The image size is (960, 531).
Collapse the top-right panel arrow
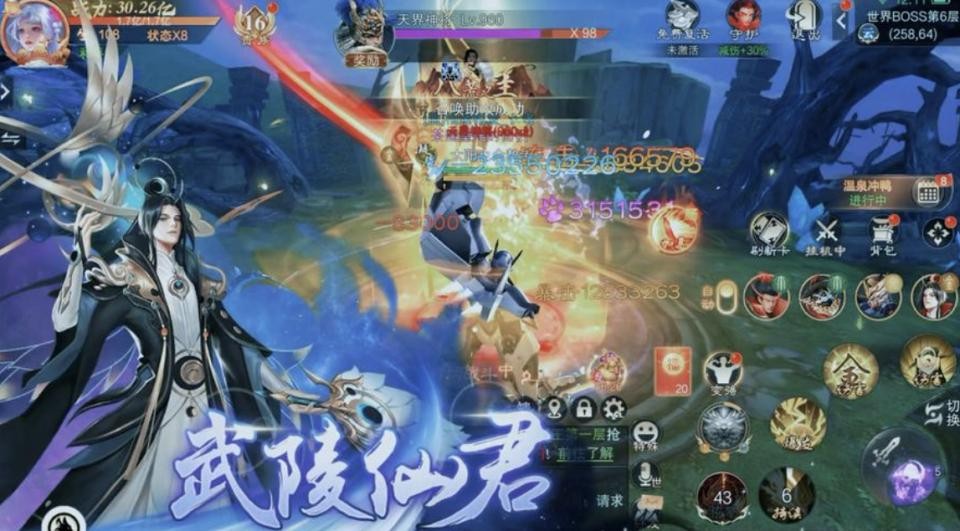click(841, 19)
